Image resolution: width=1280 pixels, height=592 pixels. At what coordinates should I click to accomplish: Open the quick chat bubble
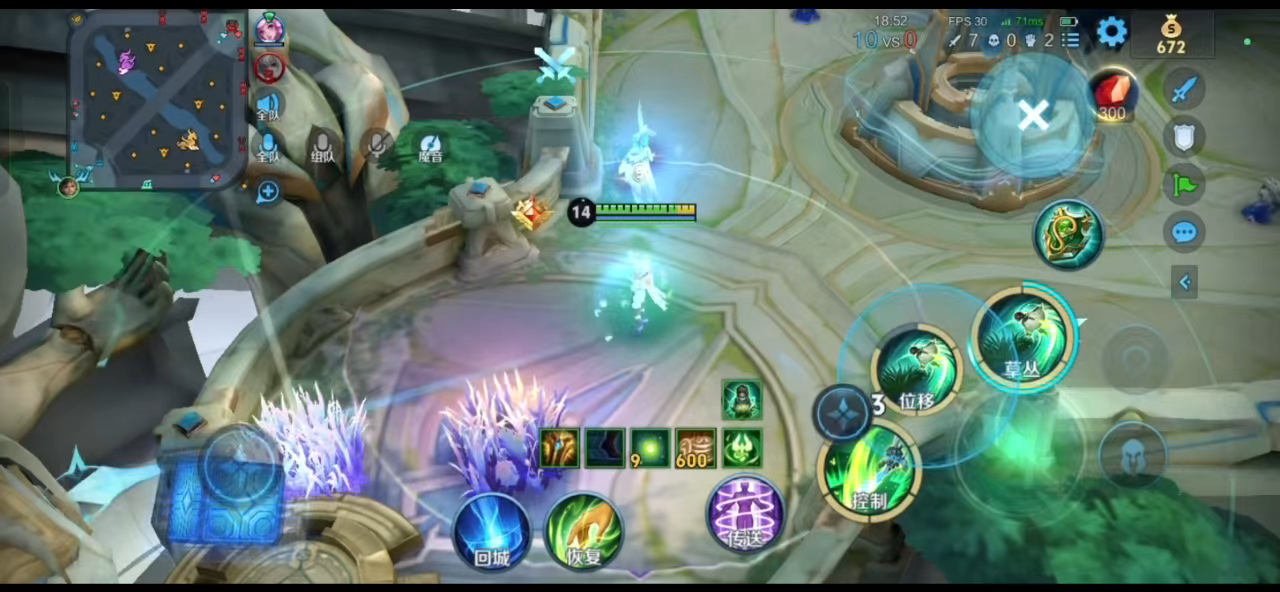[x=1184, y=233]
